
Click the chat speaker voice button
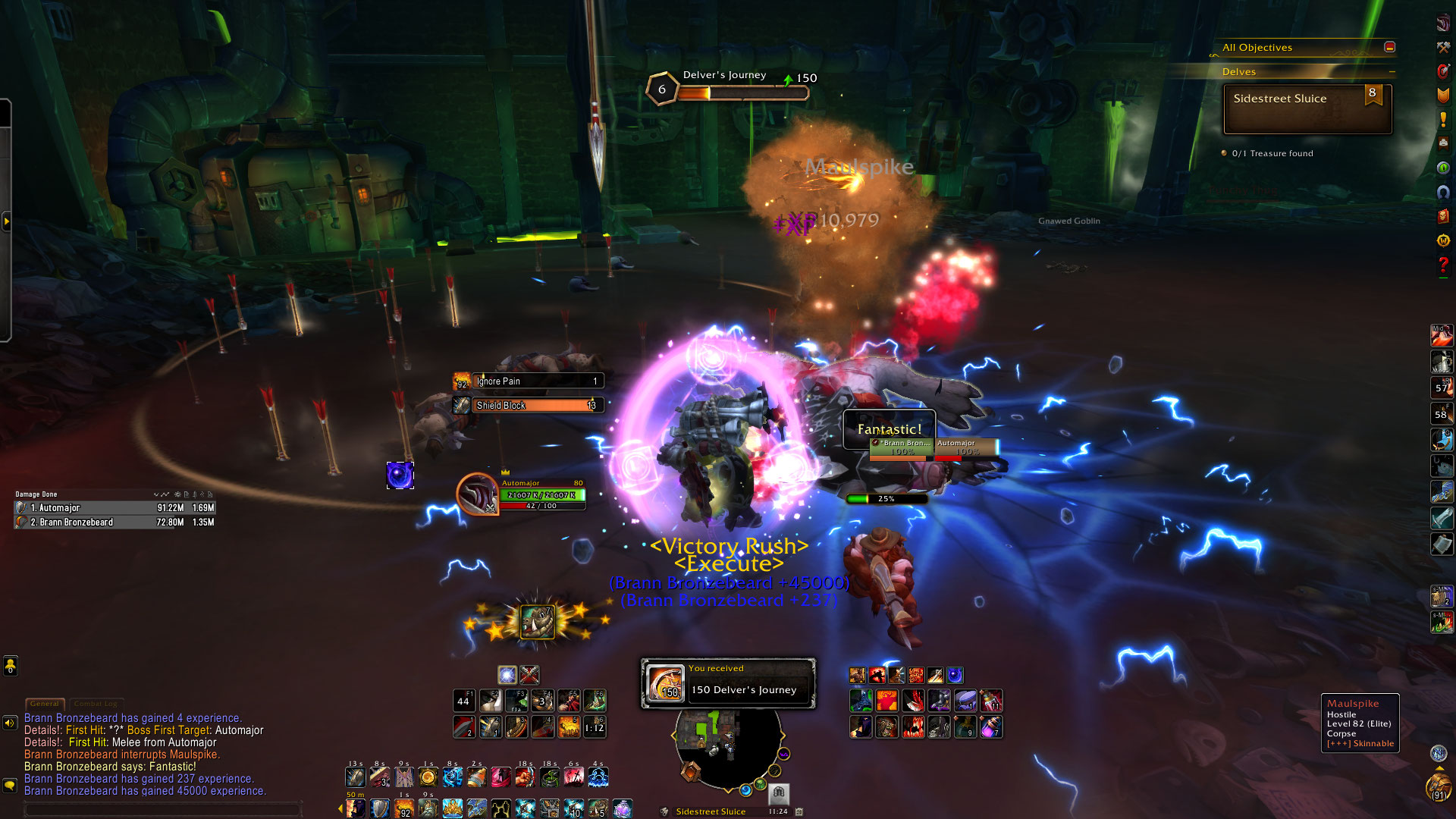[x=10, y=723]
